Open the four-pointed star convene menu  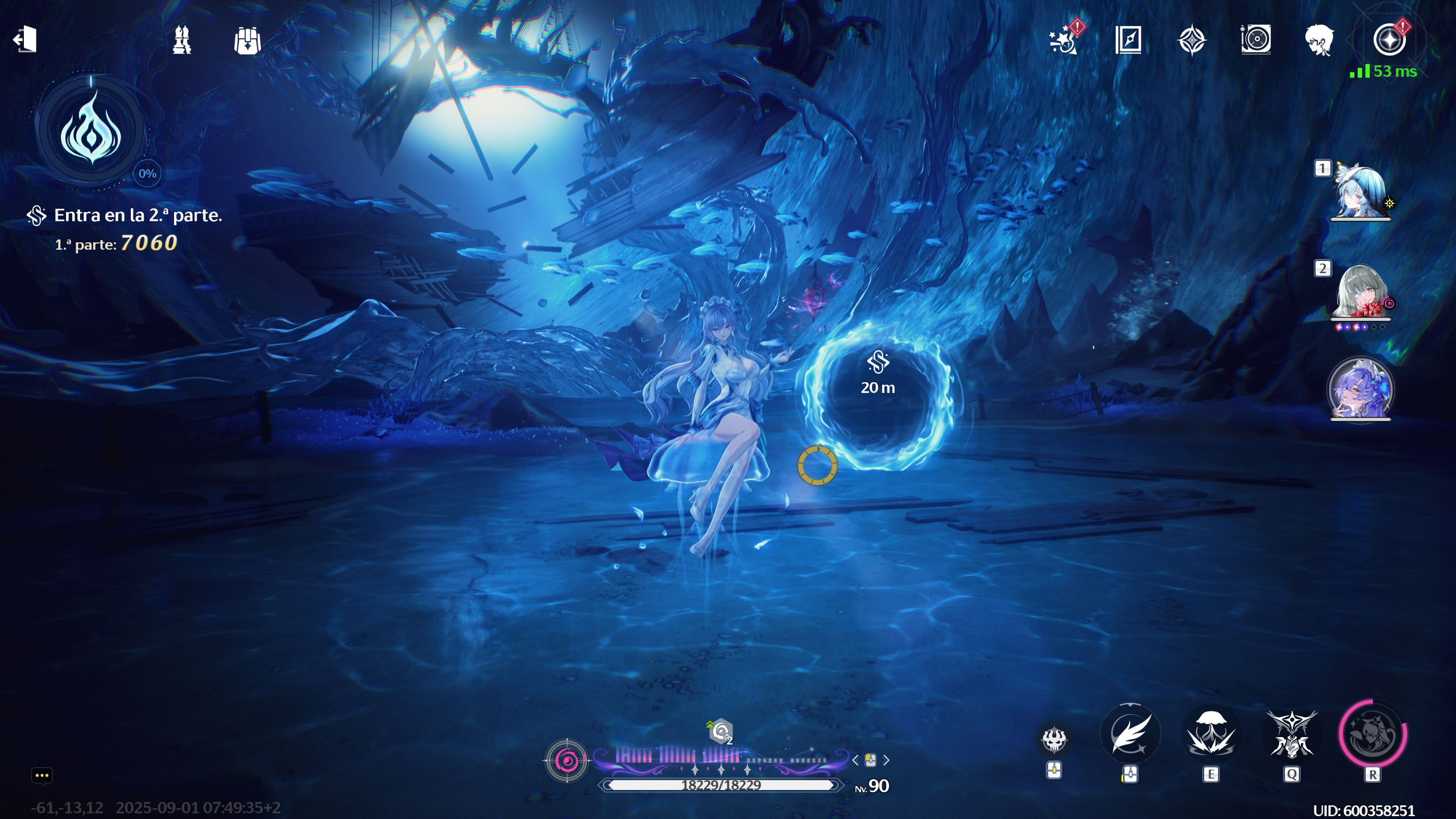point(1192,40)
